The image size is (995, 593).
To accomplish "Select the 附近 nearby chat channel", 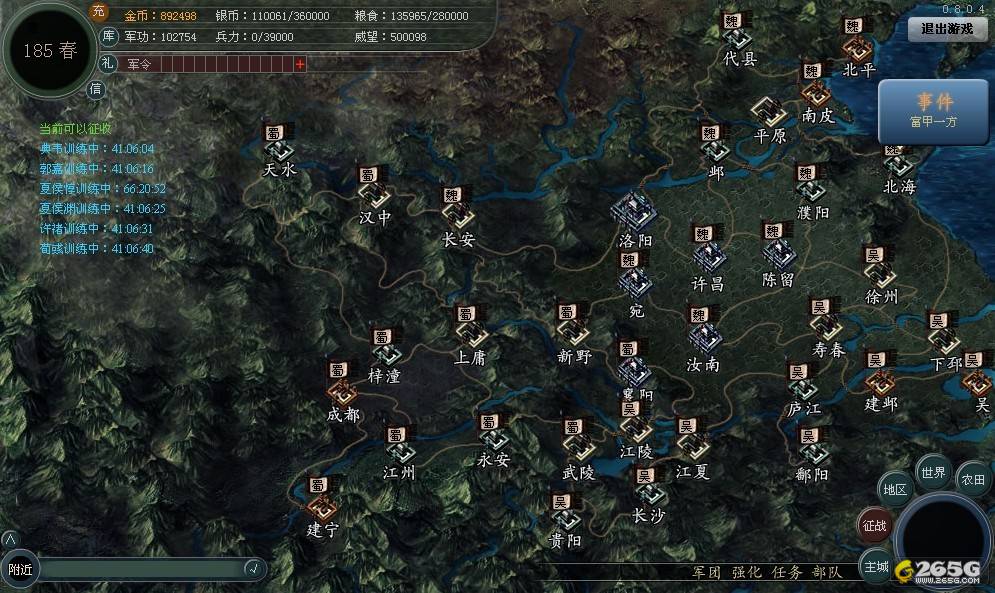I will click(20, 569).
